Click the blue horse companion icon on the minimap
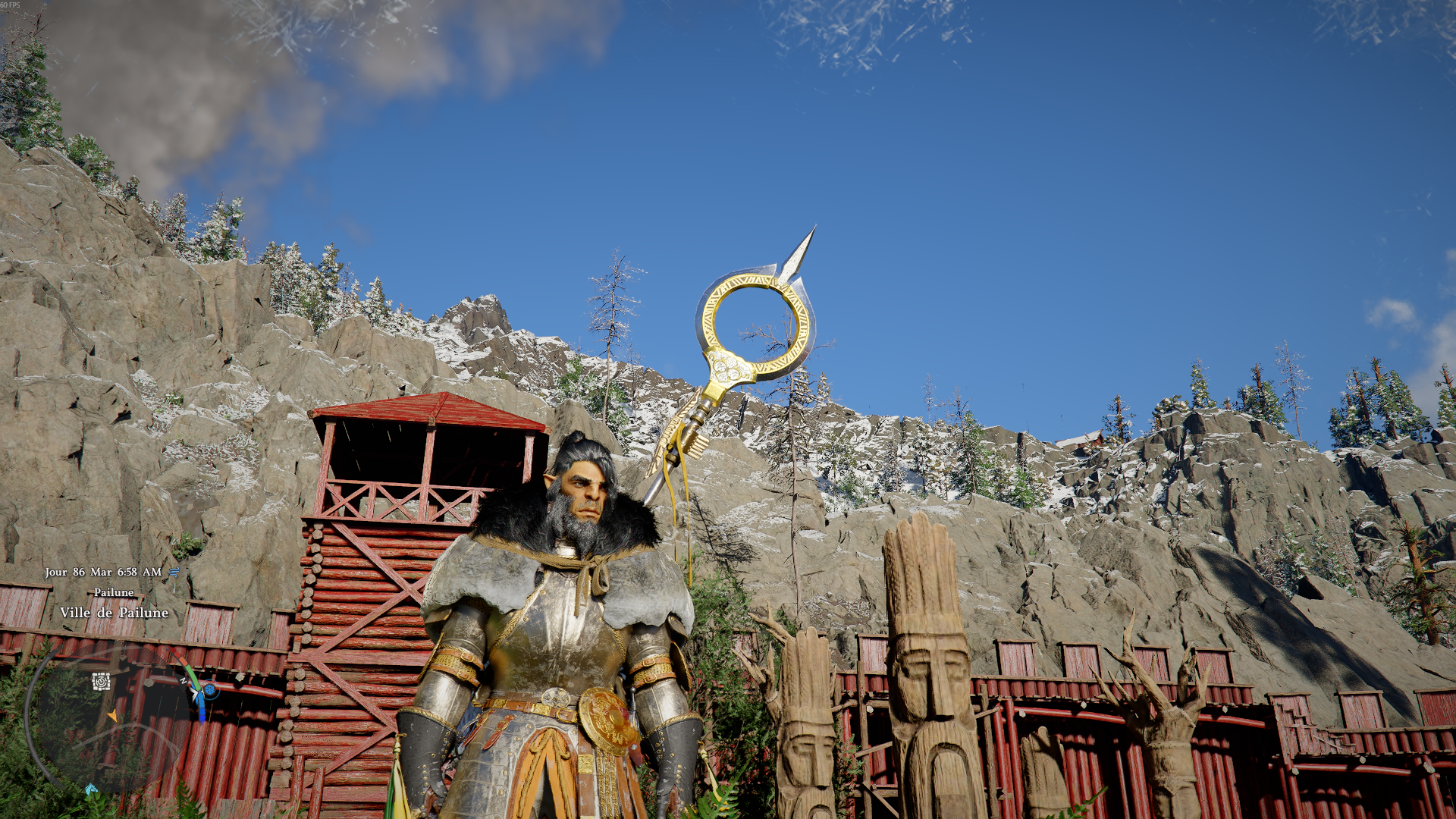This screenshot has width=1456, height=819. 92,789
